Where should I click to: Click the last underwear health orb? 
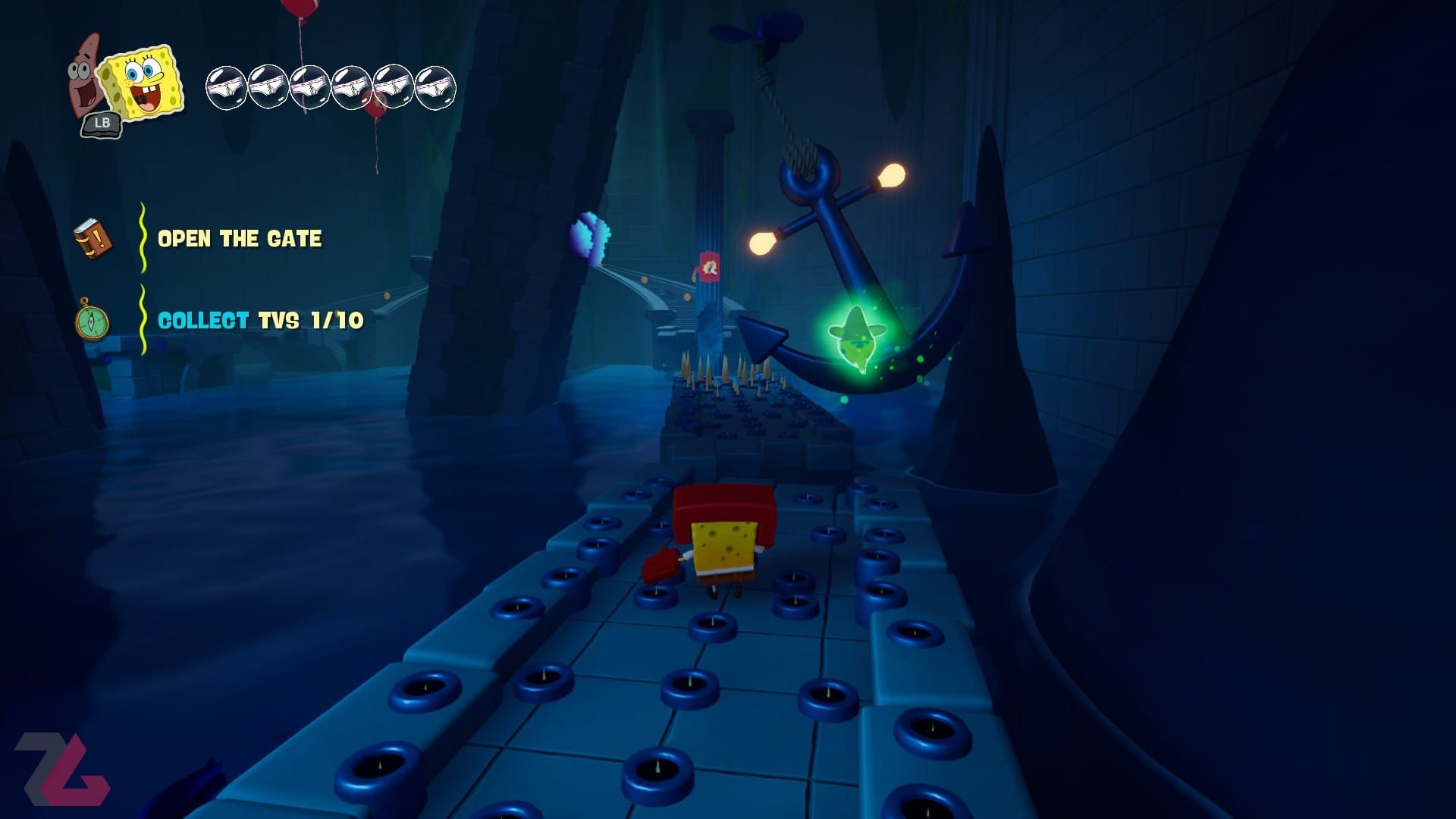(436, 86)
